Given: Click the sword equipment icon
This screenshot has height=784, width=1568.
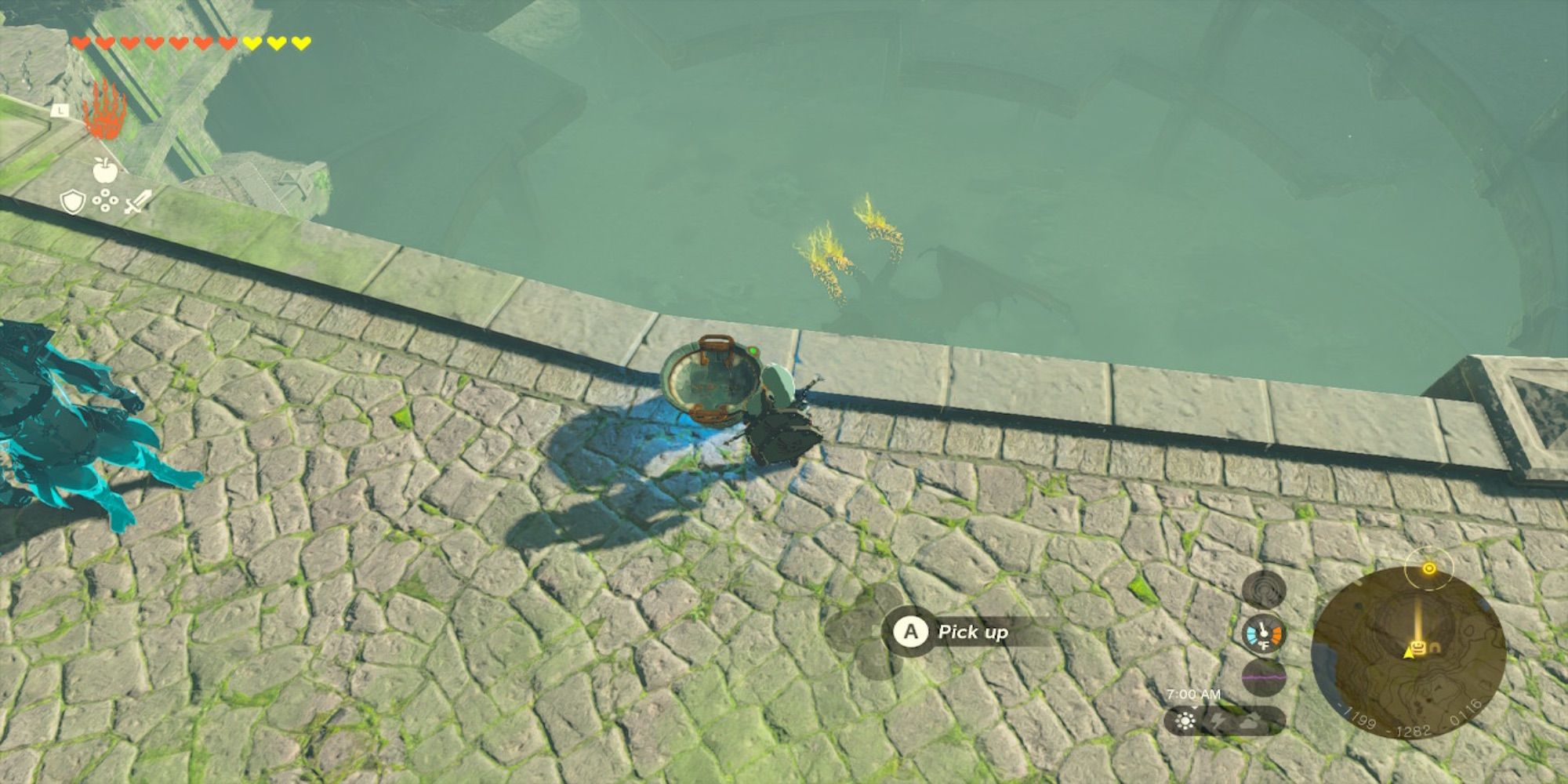Looking at the screenshot, I should pyautogui.click(x=138, y=202).
